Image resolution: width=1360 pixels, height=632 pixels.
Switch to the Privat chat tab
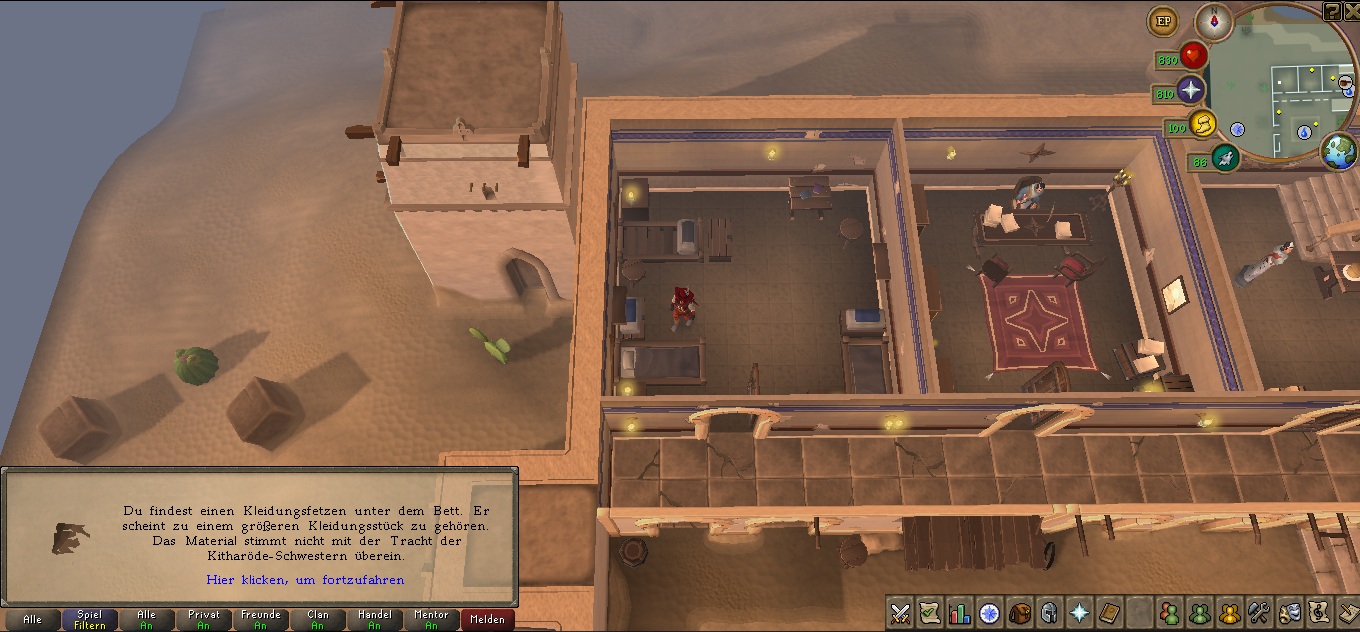pyautogui.click(x=203, y=620)
